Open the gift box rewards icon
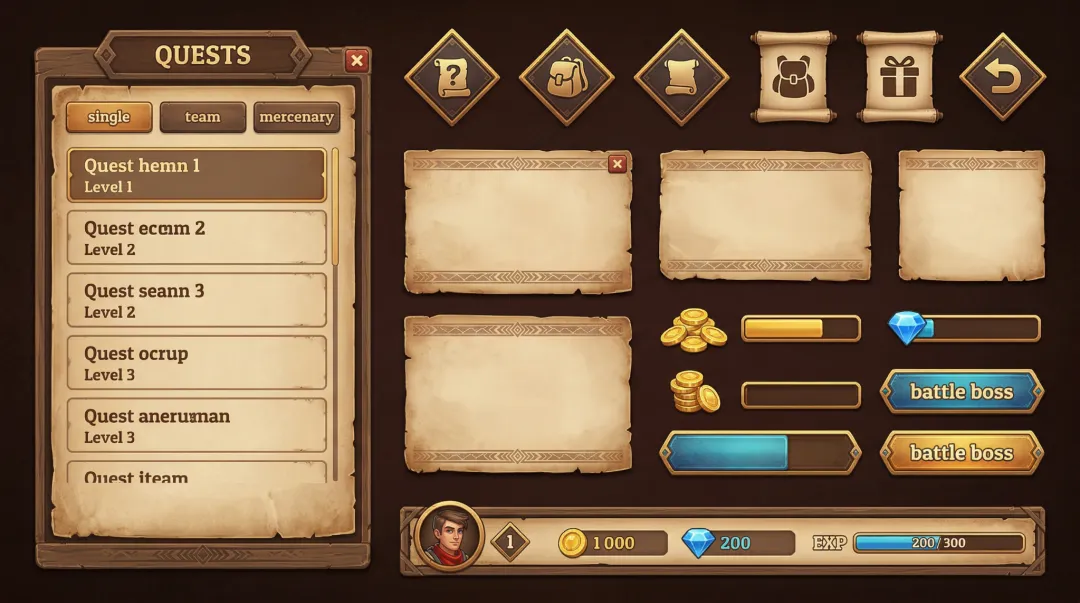Image resolution: width=1080 pixels, height=603 pixels. (898, 77)
